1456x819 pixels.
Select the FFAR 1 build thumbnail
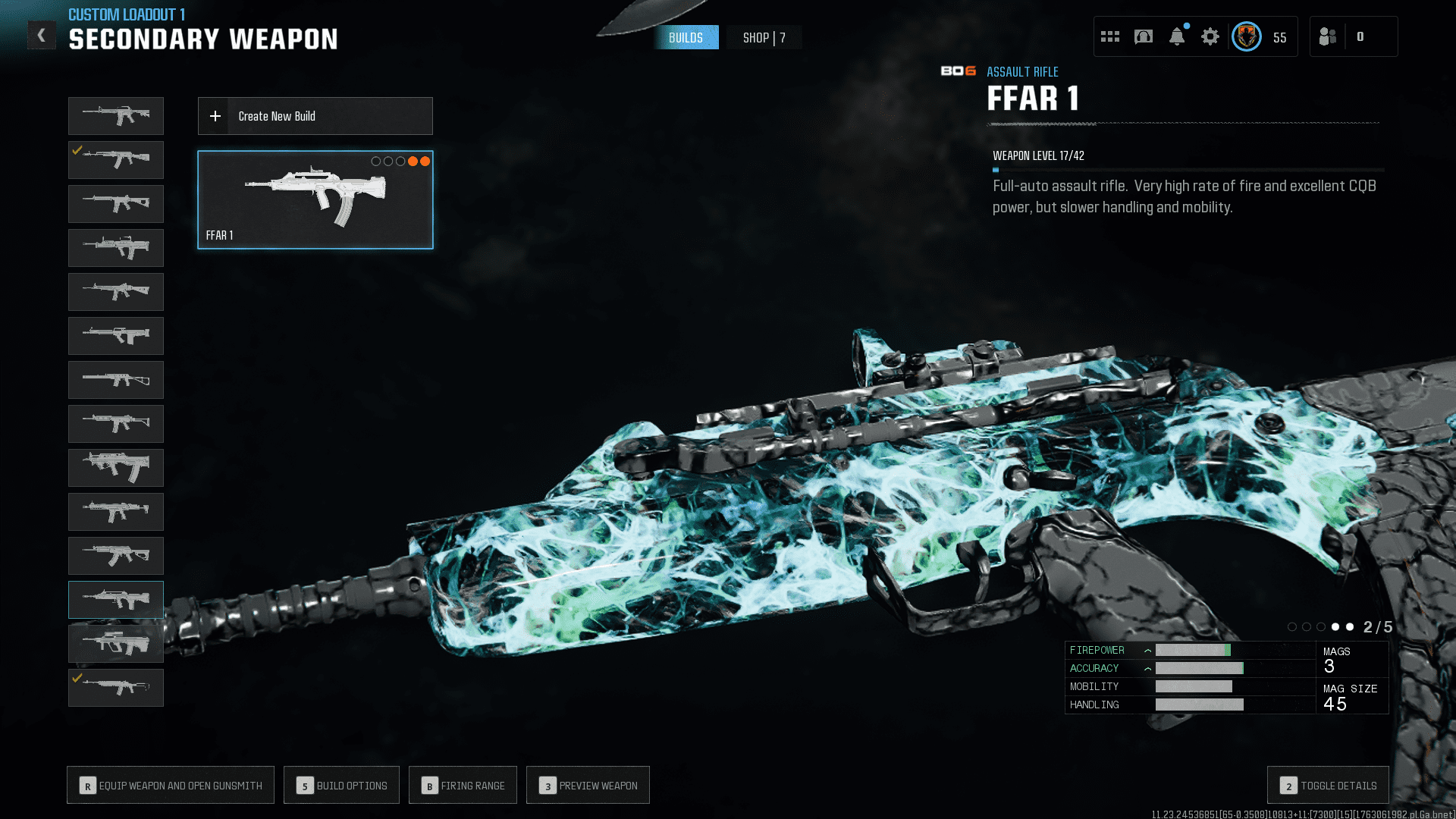click(x=315, y=199)
